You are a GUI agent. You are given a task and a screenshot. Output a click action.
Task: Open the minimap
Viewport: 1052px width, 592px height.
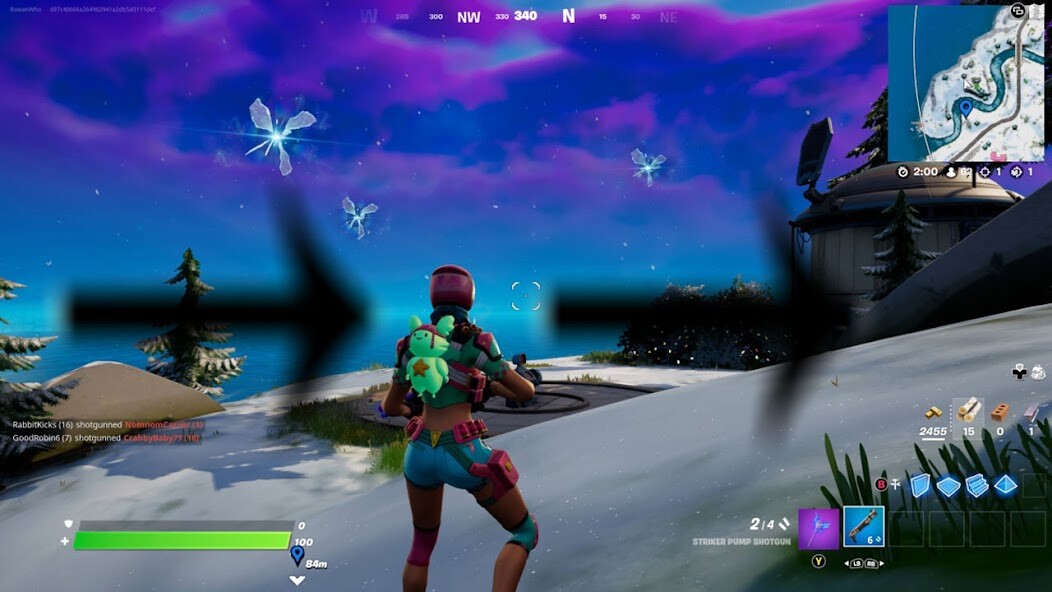[x=966, y=83]
